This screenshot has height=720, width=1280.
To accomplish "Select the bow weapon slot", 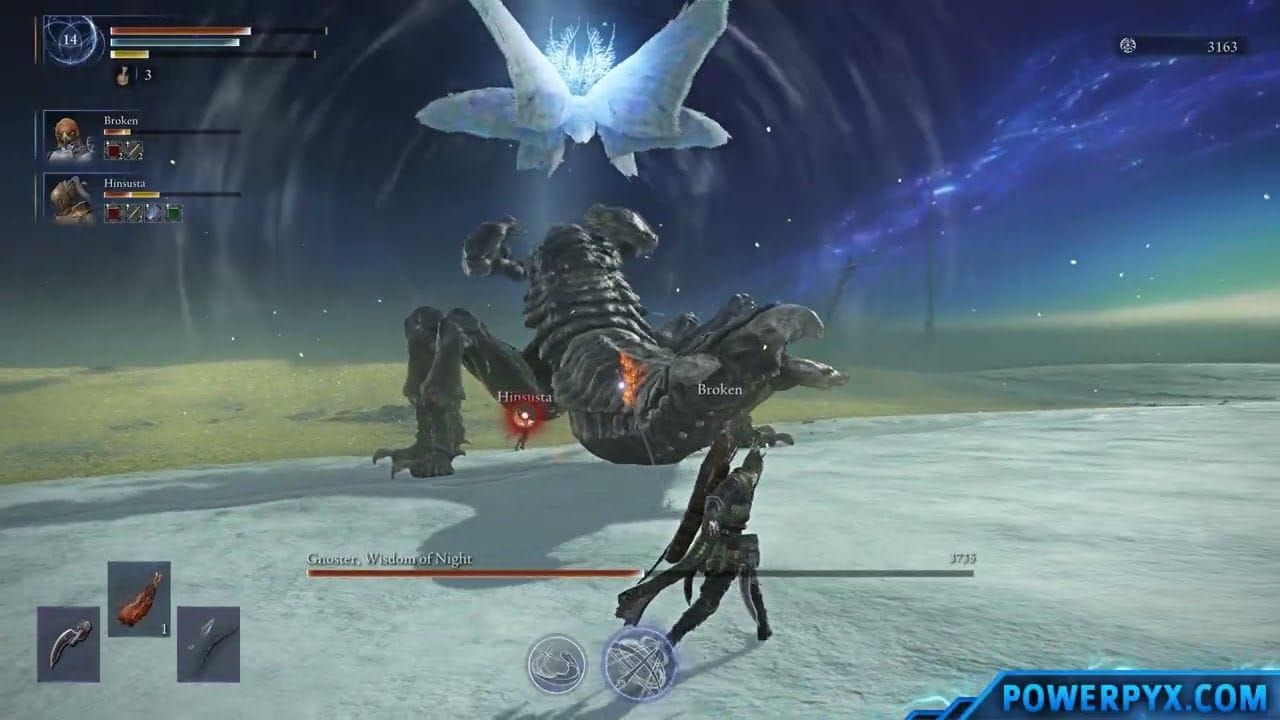I will [208, 644].
